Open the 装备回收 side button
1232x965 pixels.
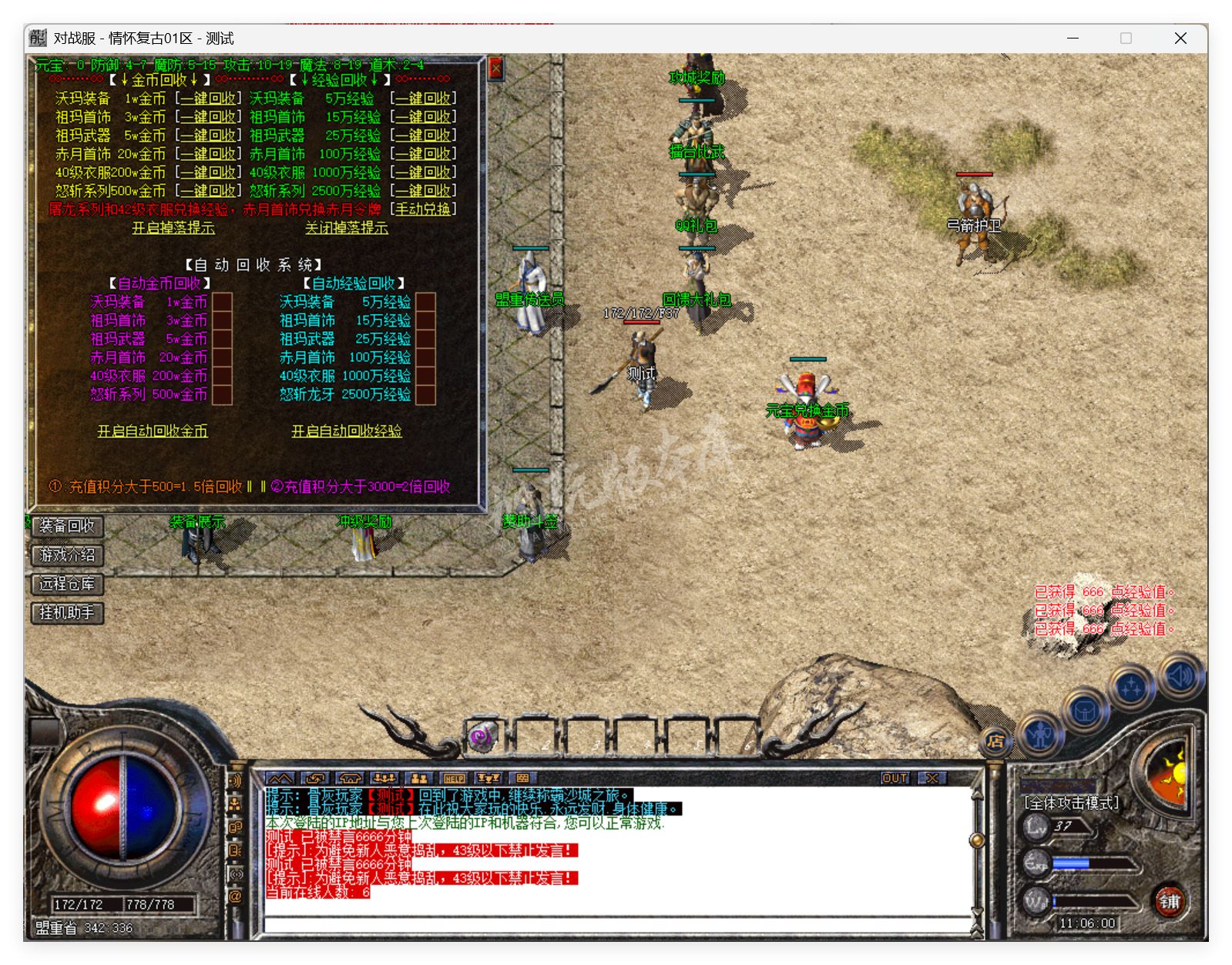coord(67,526)
